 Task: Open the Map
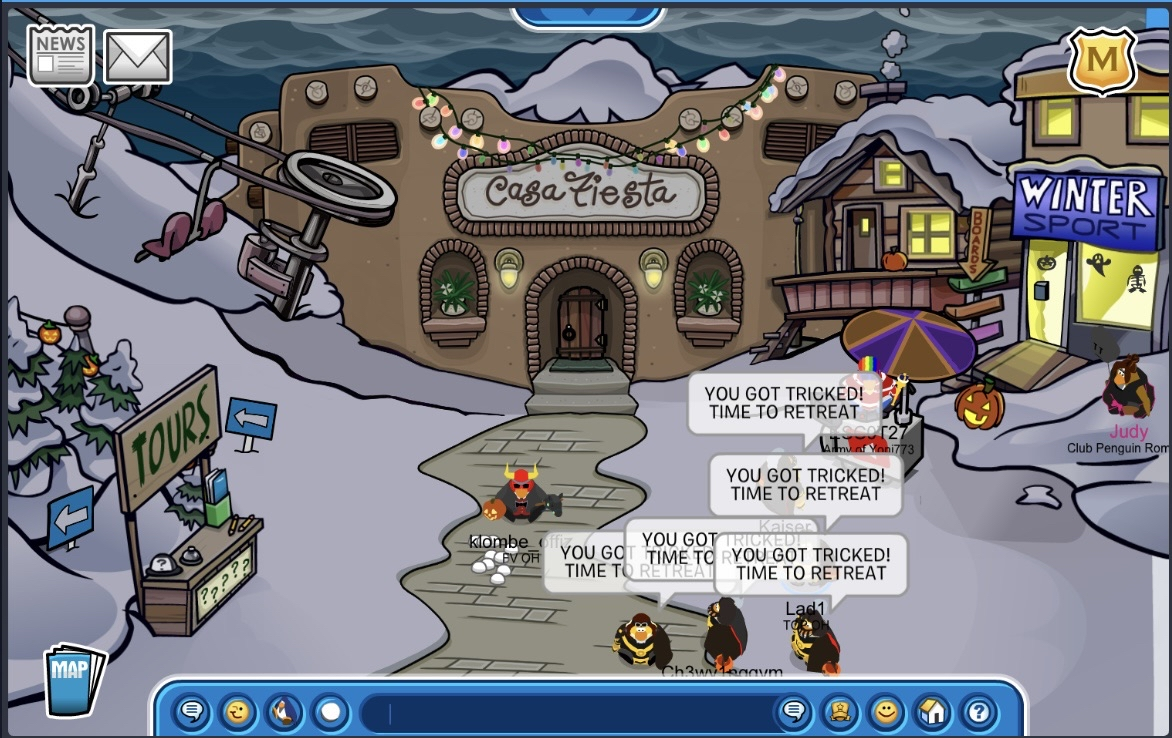point(74,679)
